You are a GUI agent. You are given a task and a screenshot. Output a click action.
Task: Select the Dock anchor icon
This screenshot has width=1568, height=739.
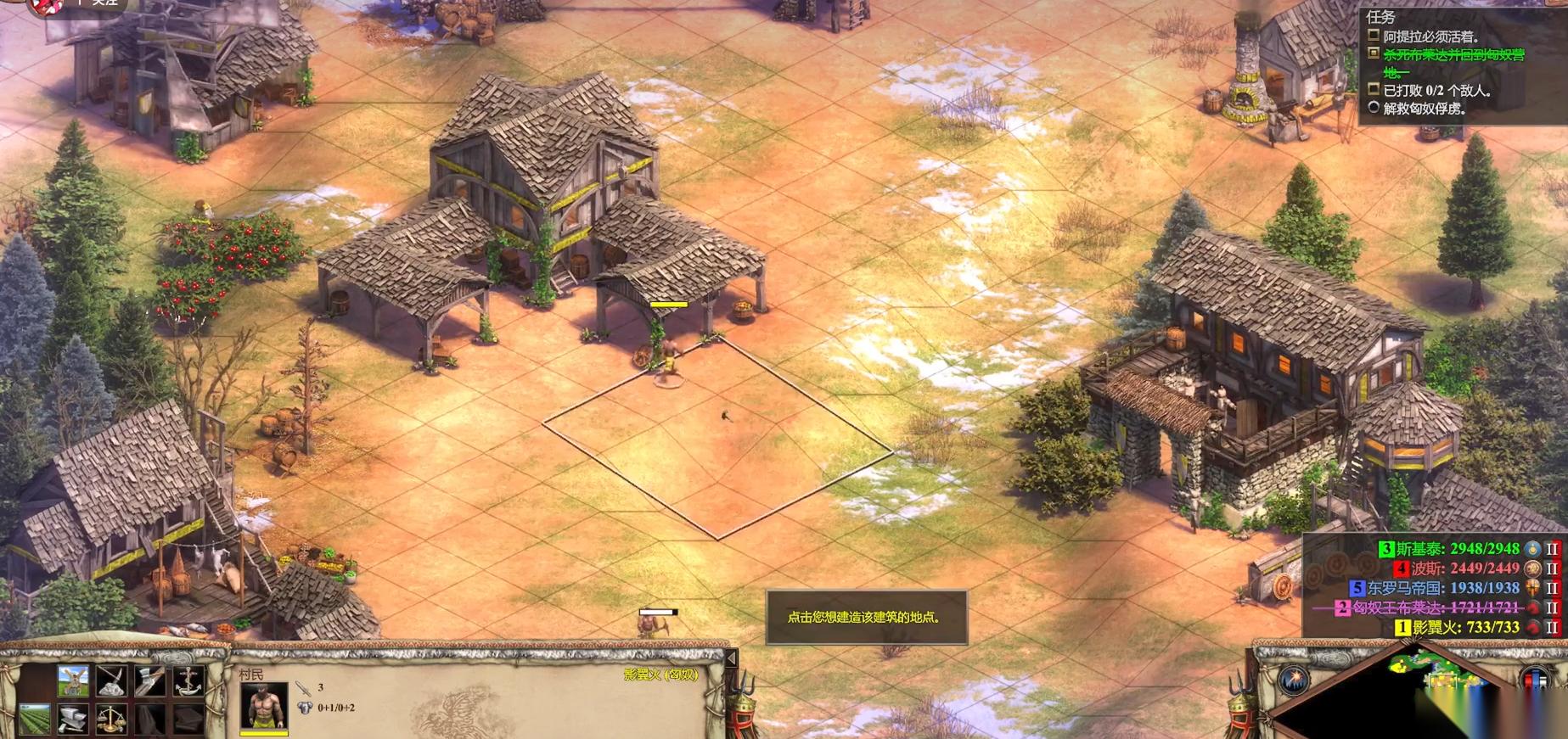coord(188,681)
